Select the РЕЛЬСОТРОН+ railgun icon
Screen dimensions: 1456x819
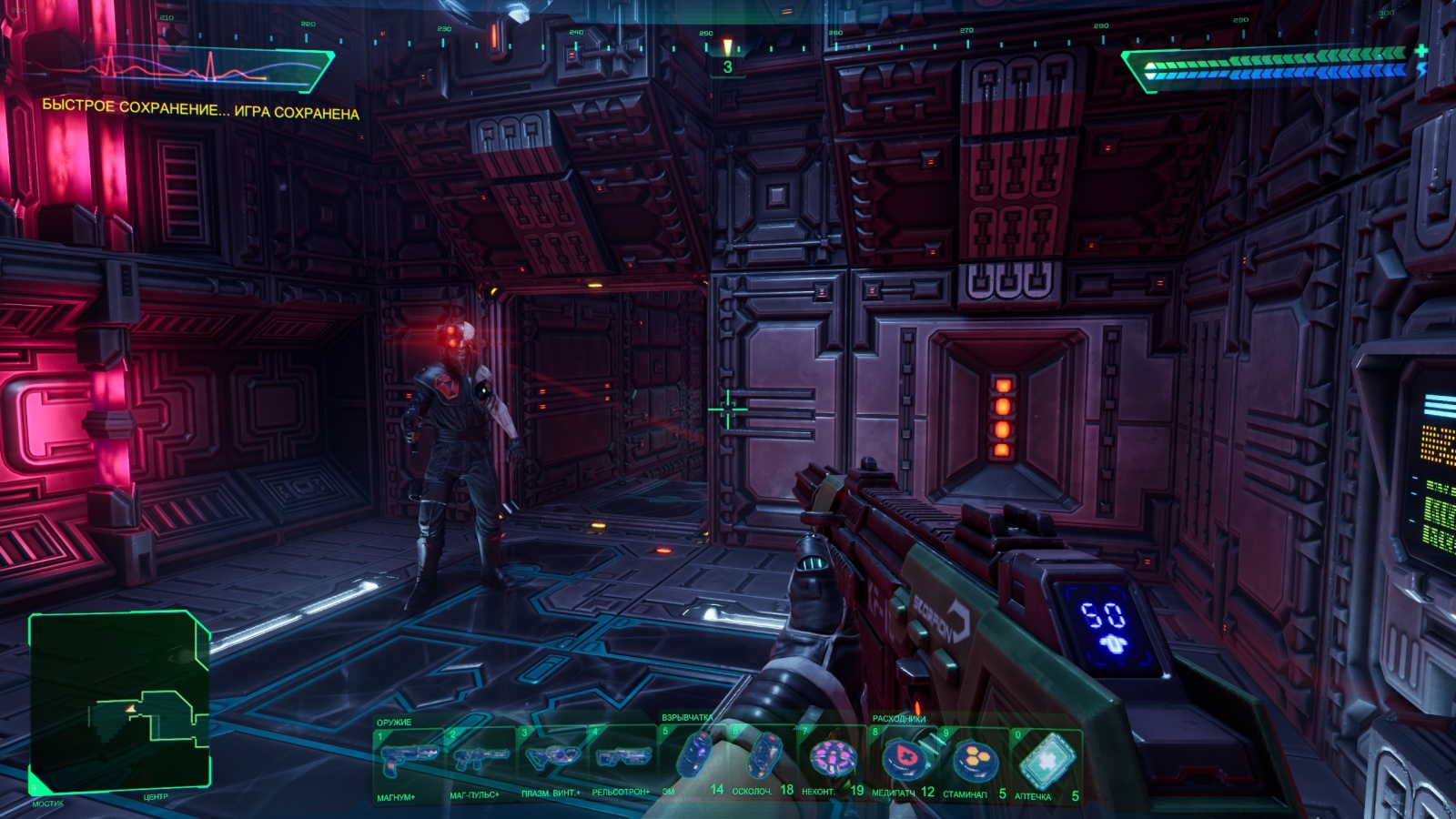click(x=624, y=759)
